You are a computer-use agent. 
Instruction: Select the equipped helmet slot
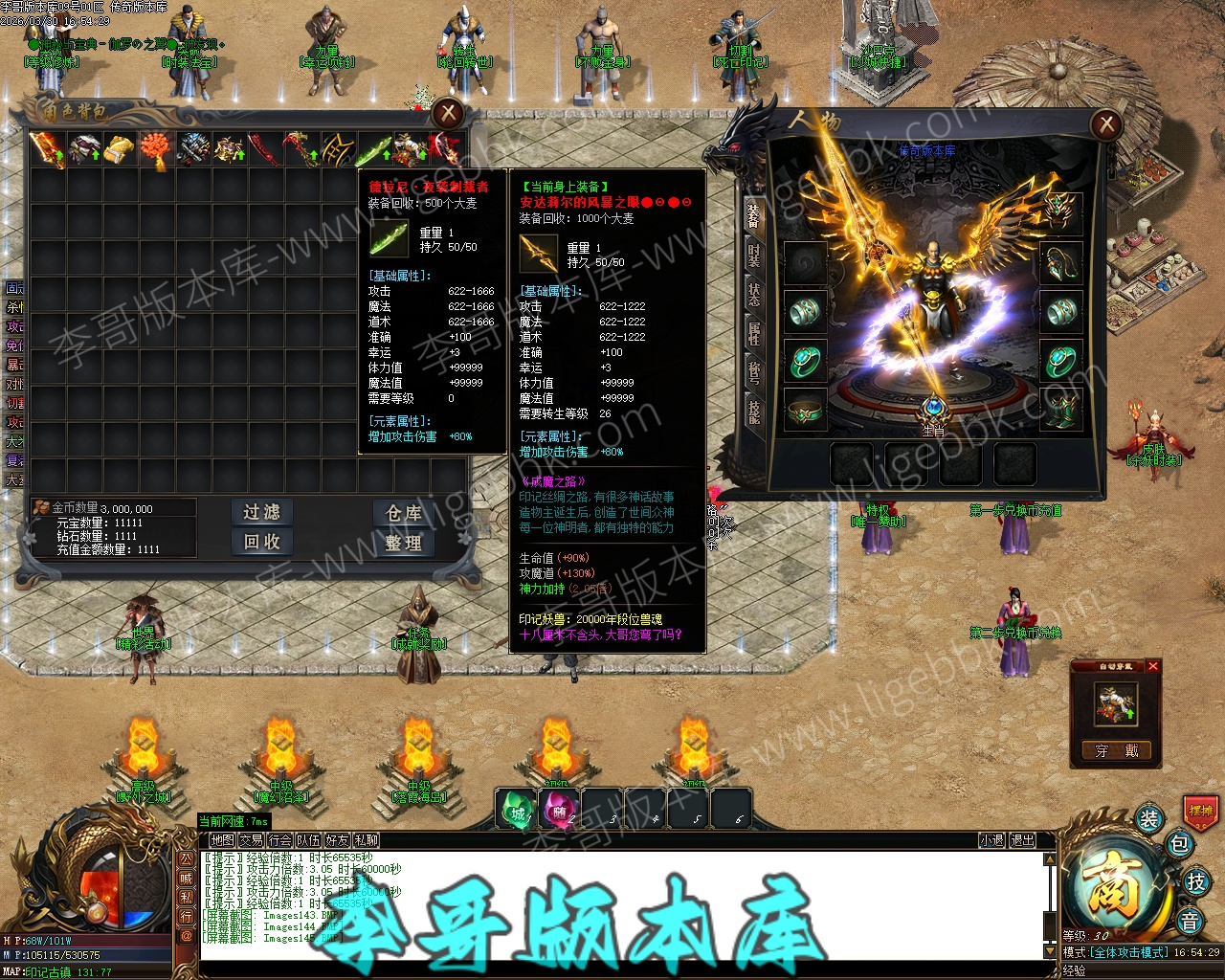[1060, 212]
